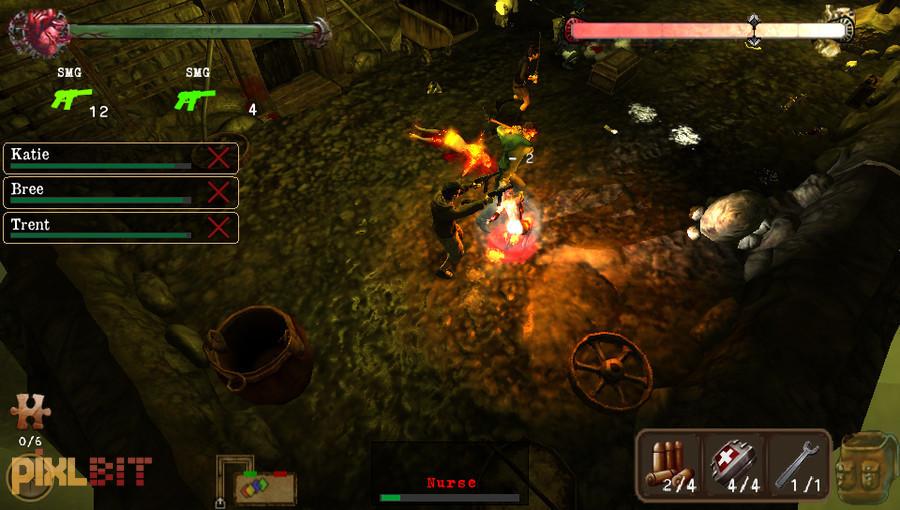Select Katie's party member row
This screenshot has height=510, width=900.
coord(100,158)
